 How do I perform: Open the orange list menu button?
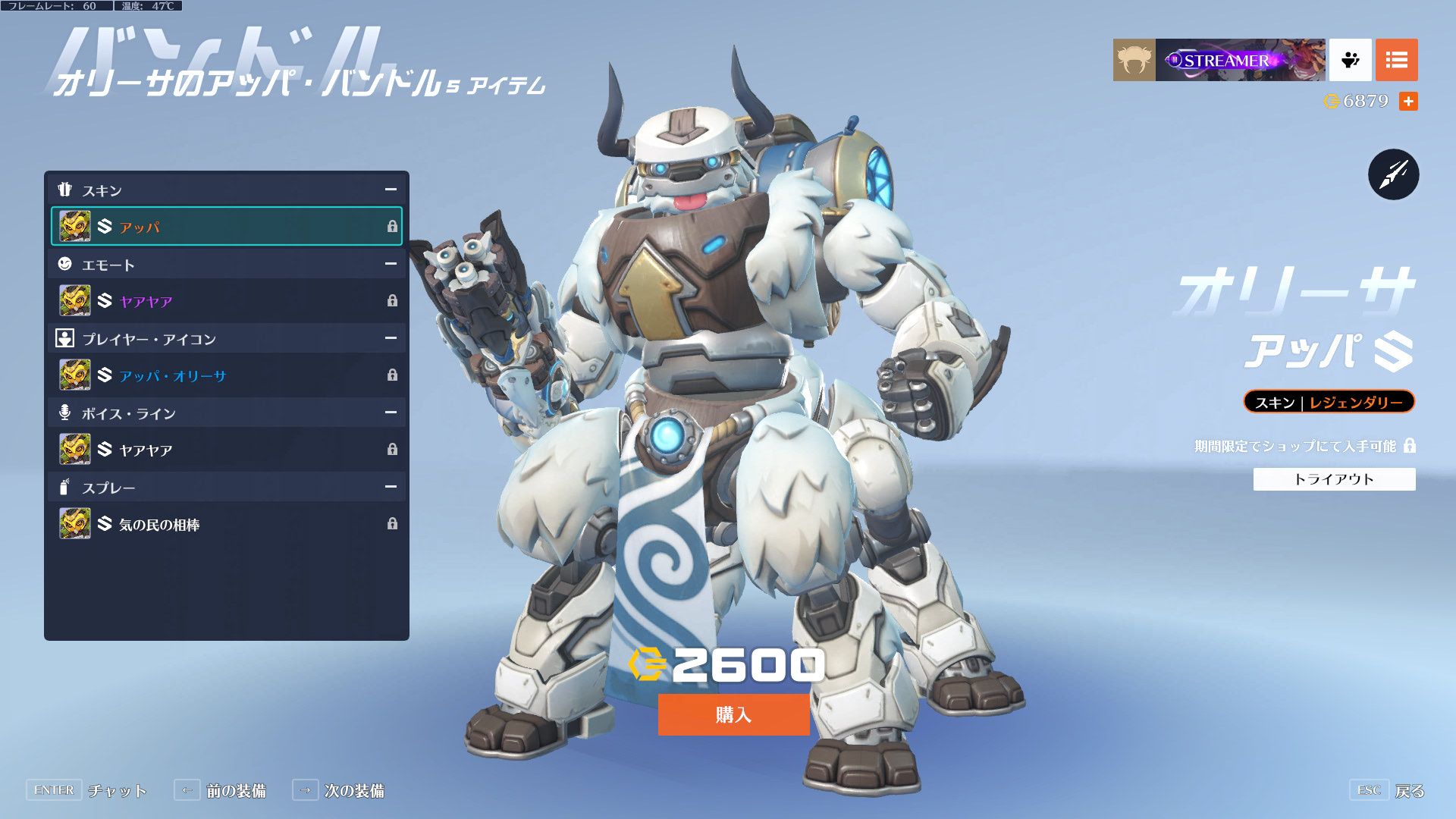1396,60
